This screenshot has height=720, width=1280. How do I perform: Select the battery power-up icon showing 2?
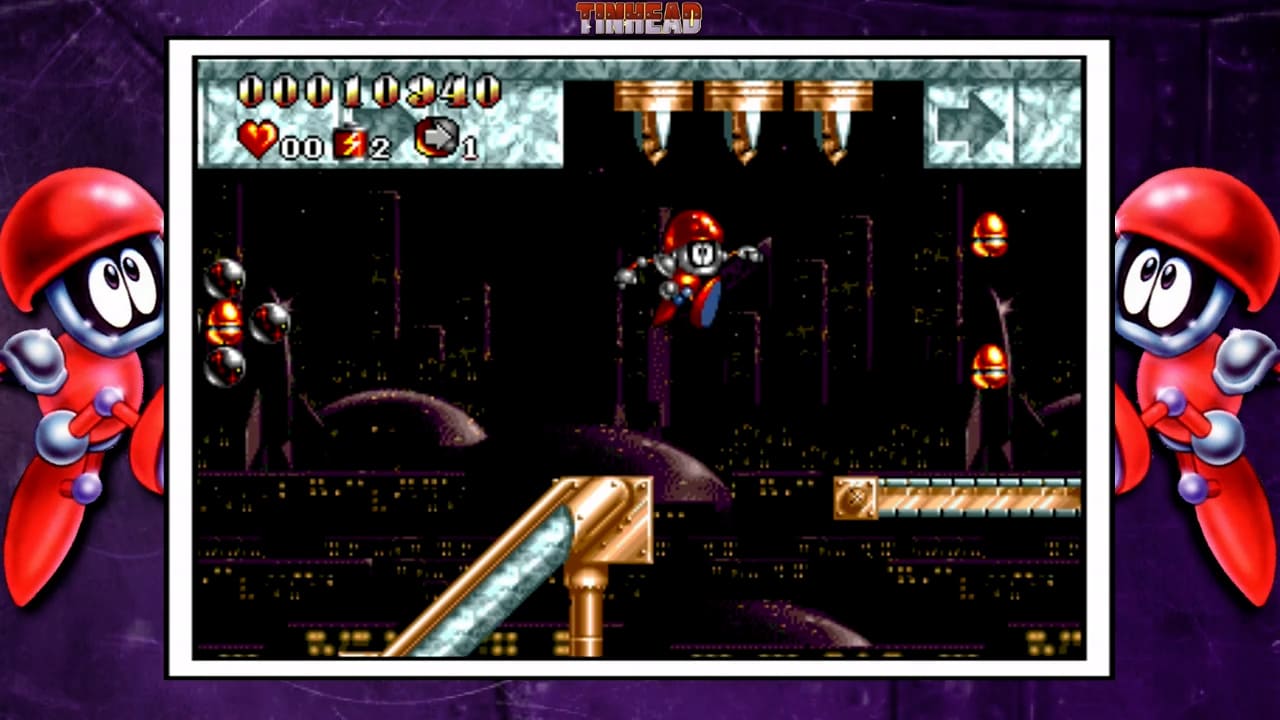click(349, 141)
